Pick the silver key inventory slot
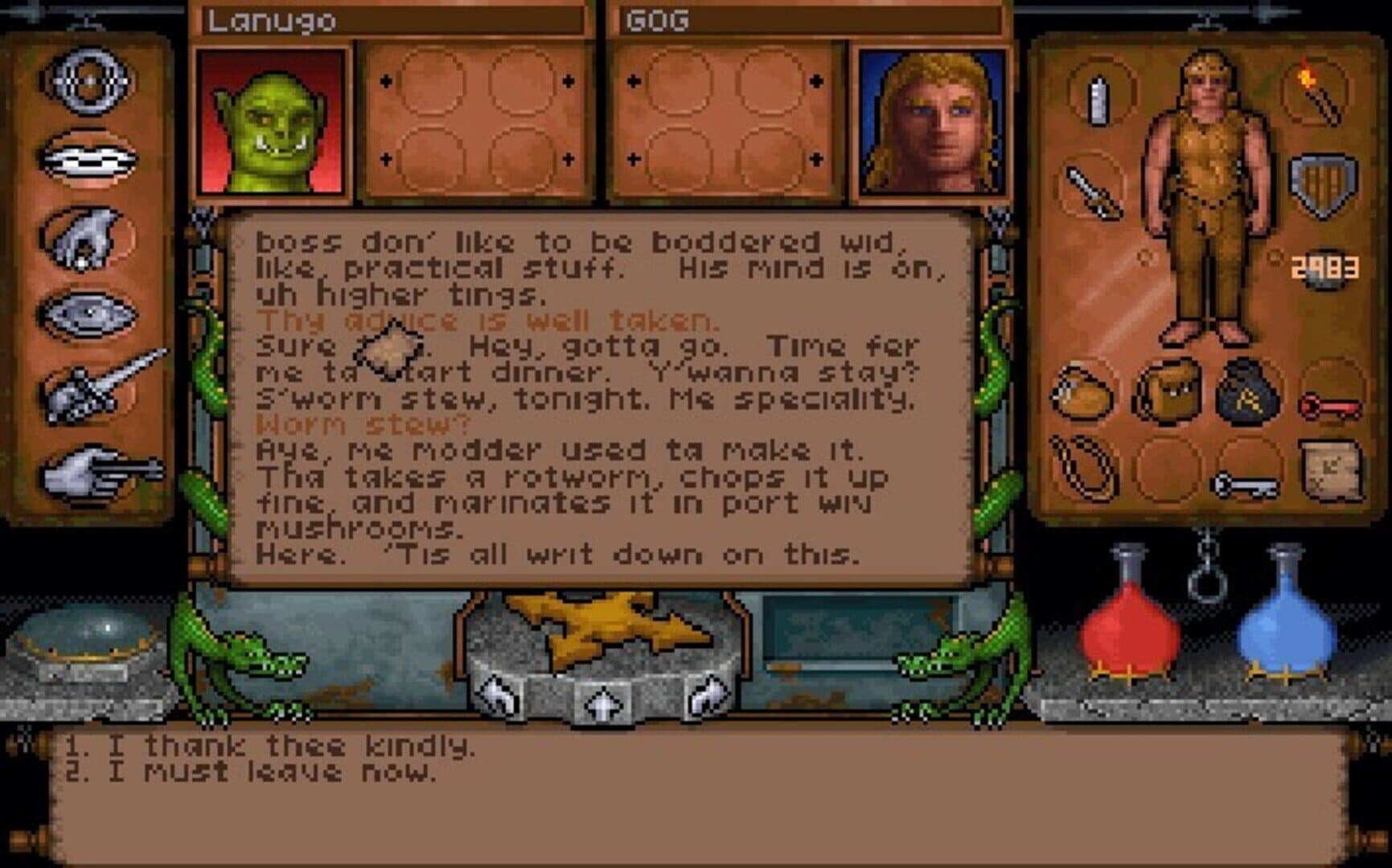Viewport: 1392px width, 868px height. pyautogui.click(x=1246, y=484)
